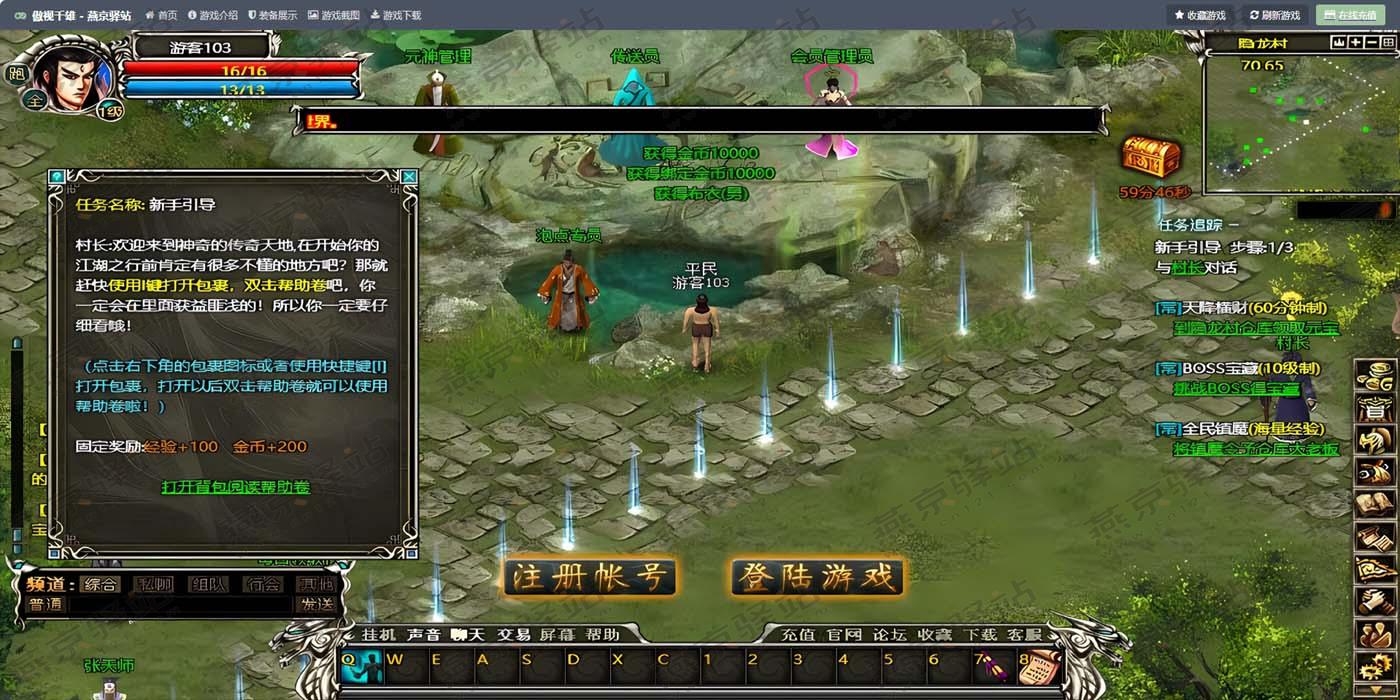The image size is (1400, 700).
Task: Switch chat channel to 组队
Action: pyautogui.click(x=208, y=584)
